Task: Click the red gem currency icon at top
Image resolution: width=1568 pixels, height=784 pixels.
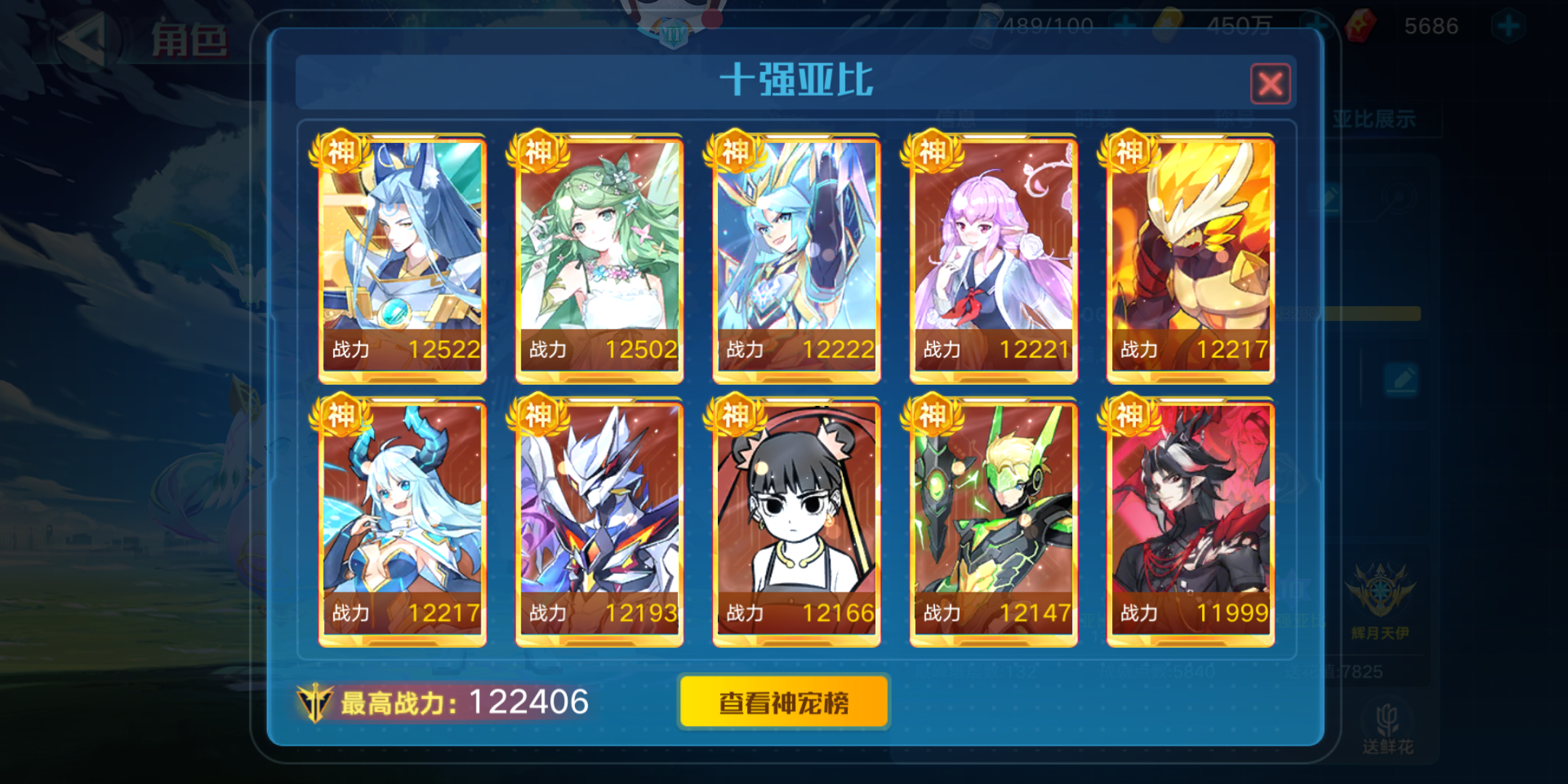Action: [1360, 26]
